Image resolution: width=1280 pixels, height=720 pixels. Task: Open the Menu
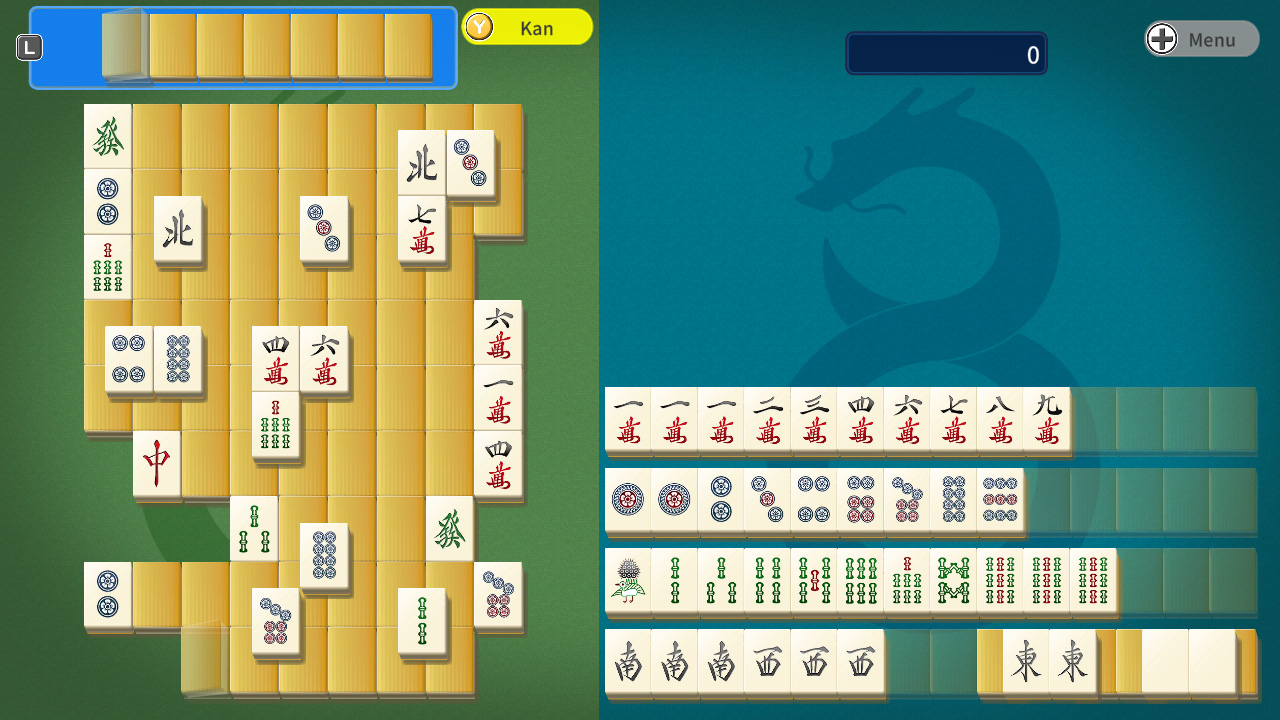tap(1200, 39)
